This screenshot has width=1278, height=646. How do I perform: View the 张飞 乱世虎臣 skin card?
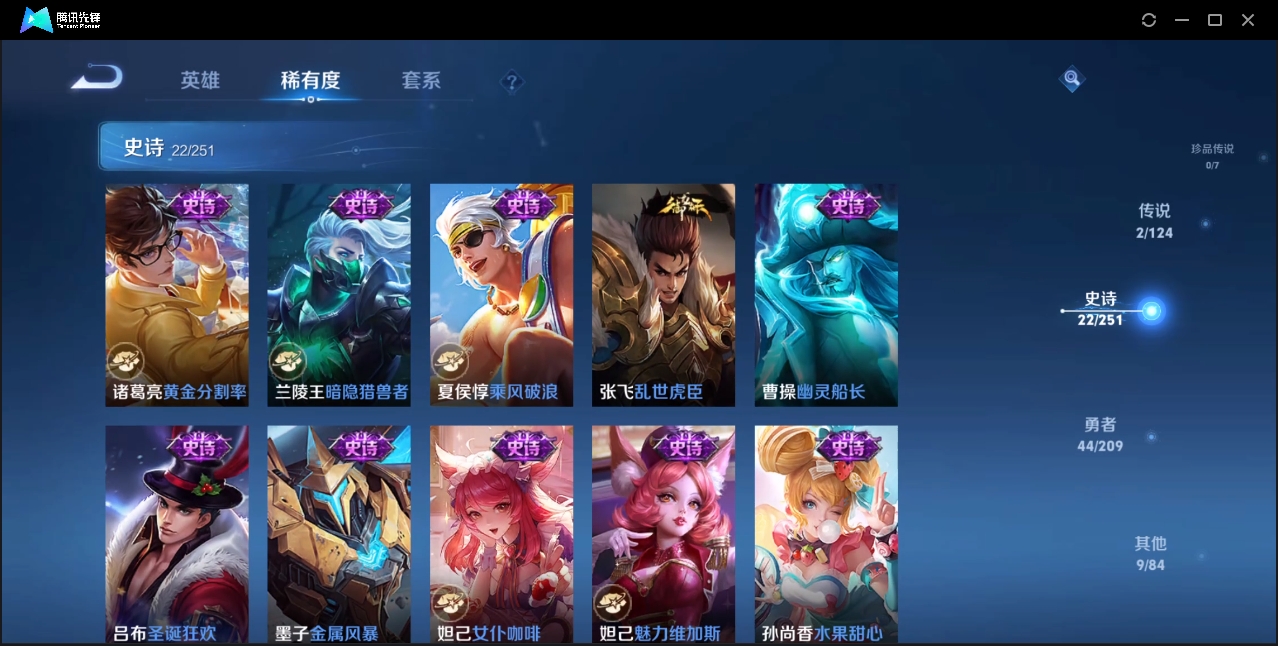(663, 295)
